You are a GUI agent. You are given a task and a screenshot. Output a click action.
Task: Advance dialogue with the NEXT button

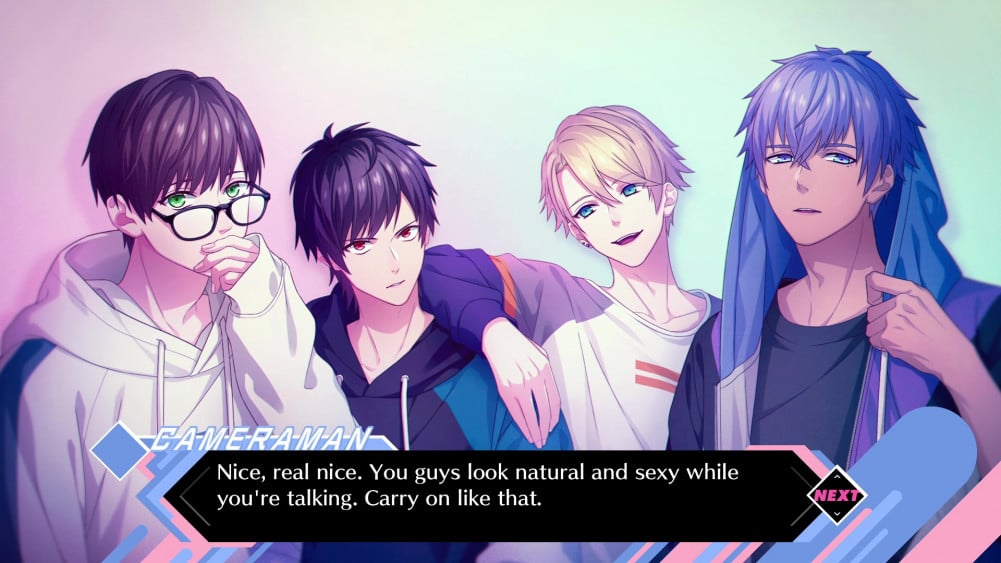pyautogui.click(x=836, y=494)
